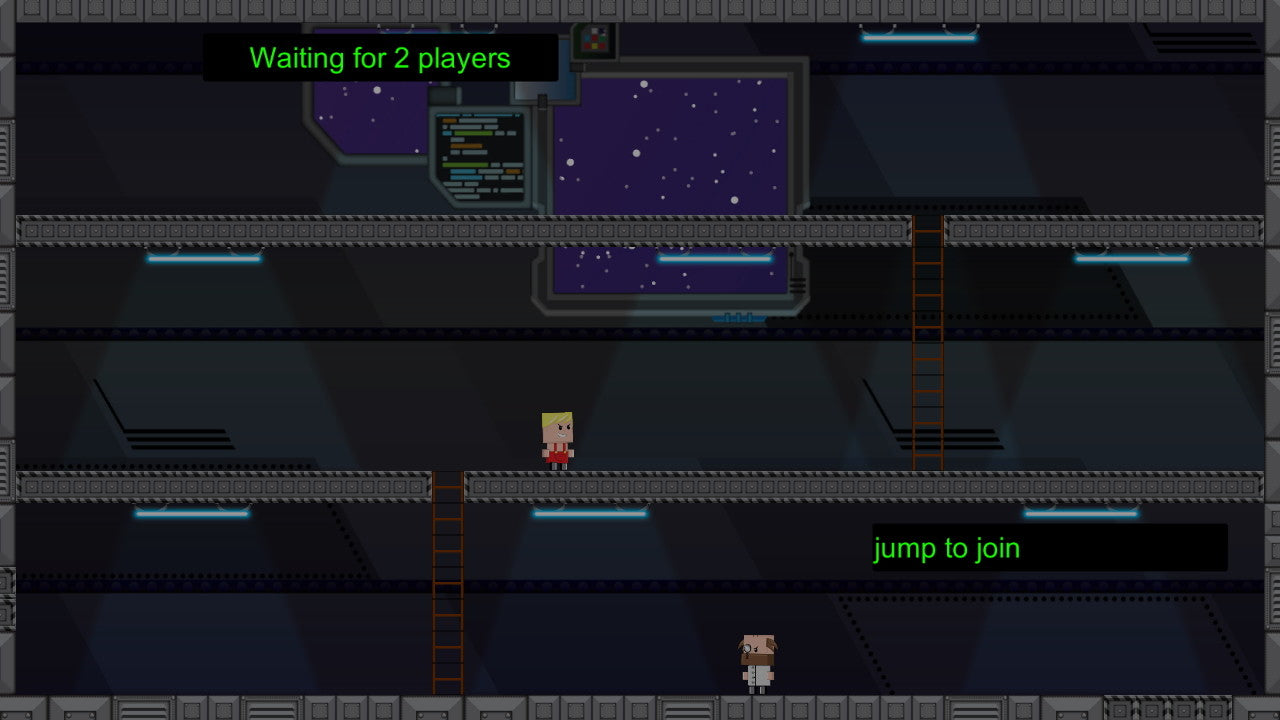The width and height of the screenshot is (1280, 720).
Task: Click the Waiting for 2 players banner
Action: click(x=380, y=58)
